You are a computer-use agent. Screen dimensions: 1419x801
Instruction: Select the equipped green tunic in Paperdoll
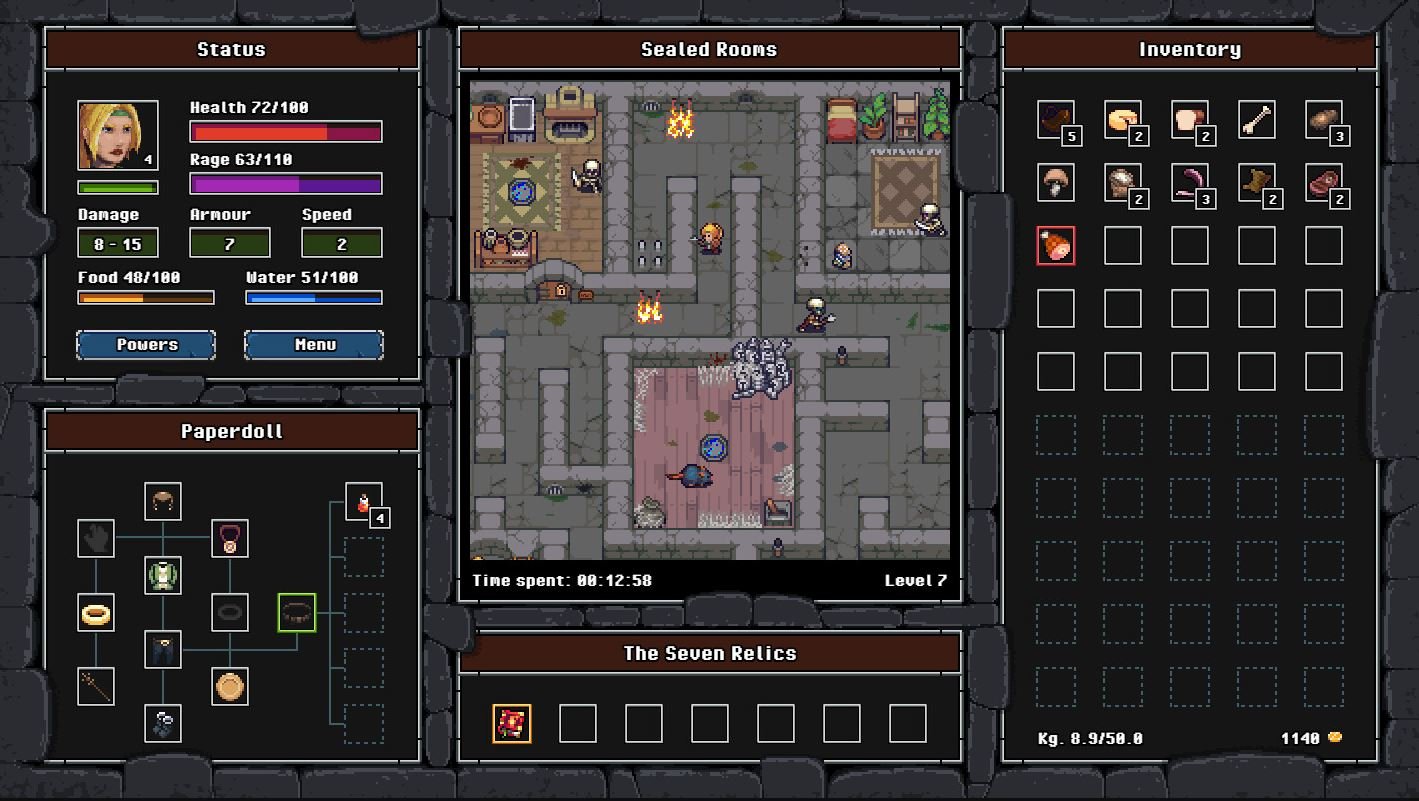coord(163,576)
